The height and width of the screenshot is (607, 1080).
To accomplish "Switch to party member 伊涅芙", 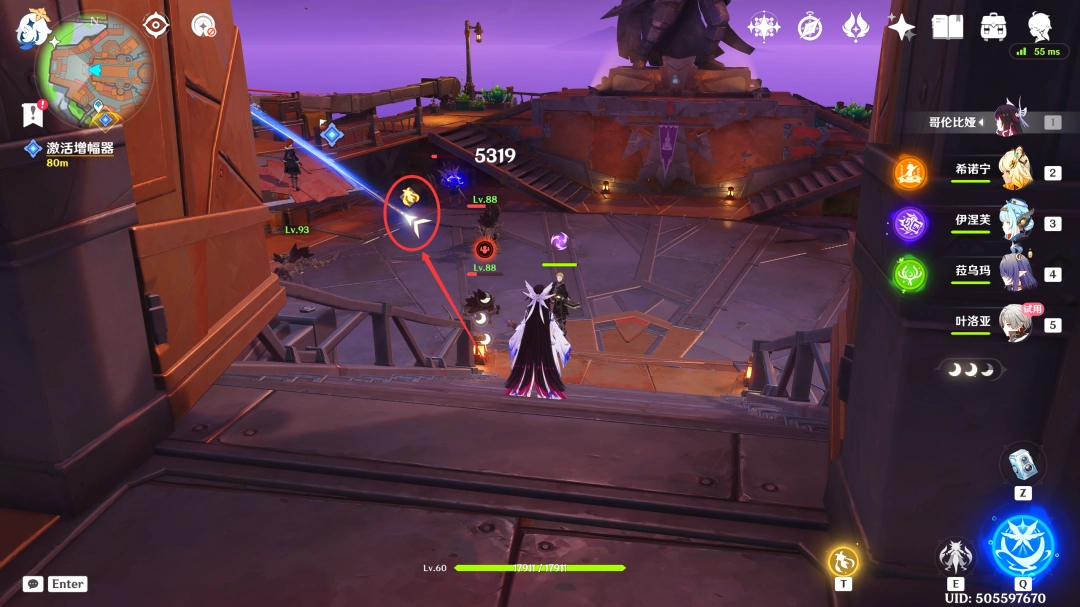I will pos(1014,222).
